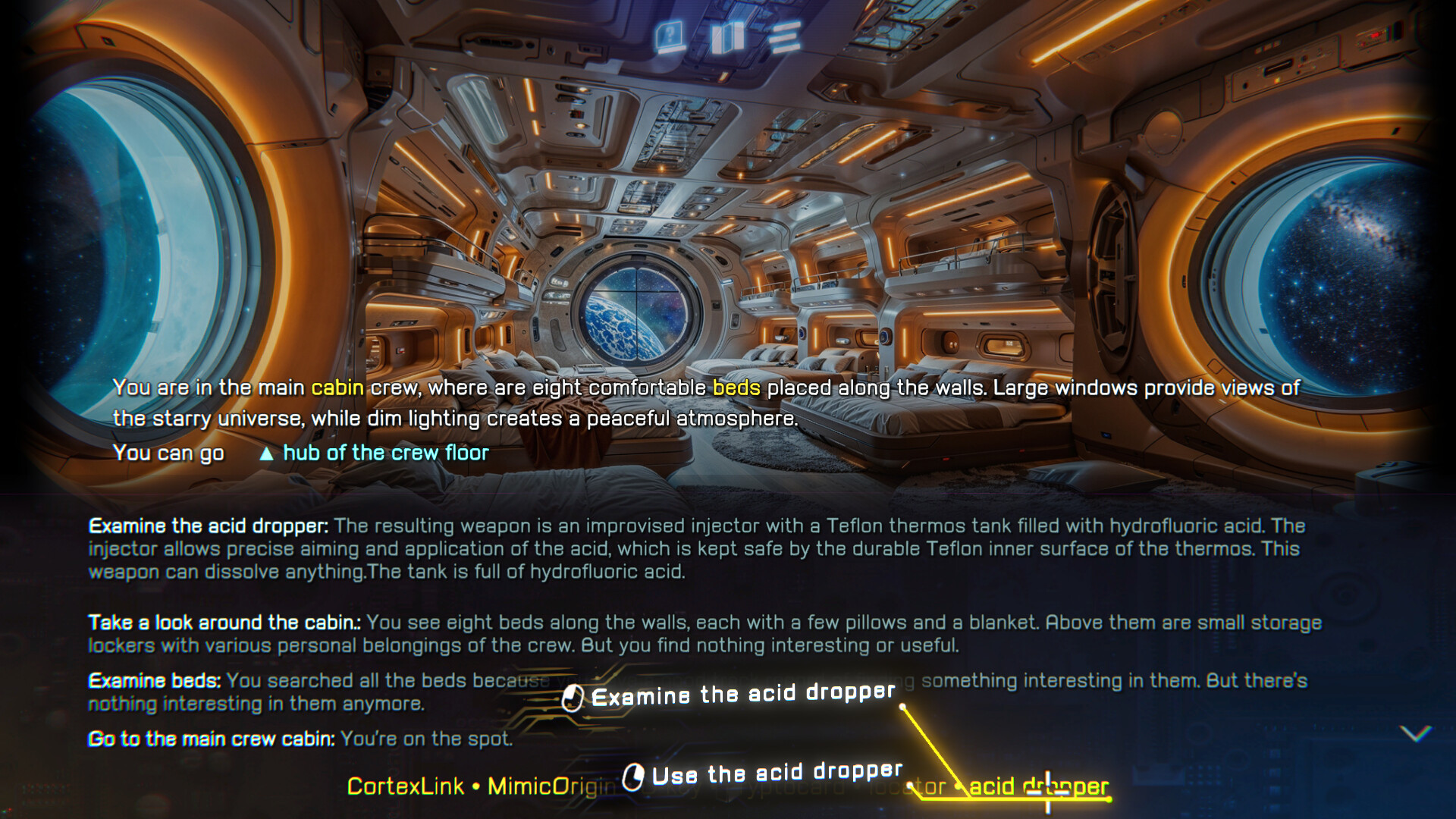Open the hamburger menu icon at top center
Viewport: 1456px width, 819px height.
point(786,34)
